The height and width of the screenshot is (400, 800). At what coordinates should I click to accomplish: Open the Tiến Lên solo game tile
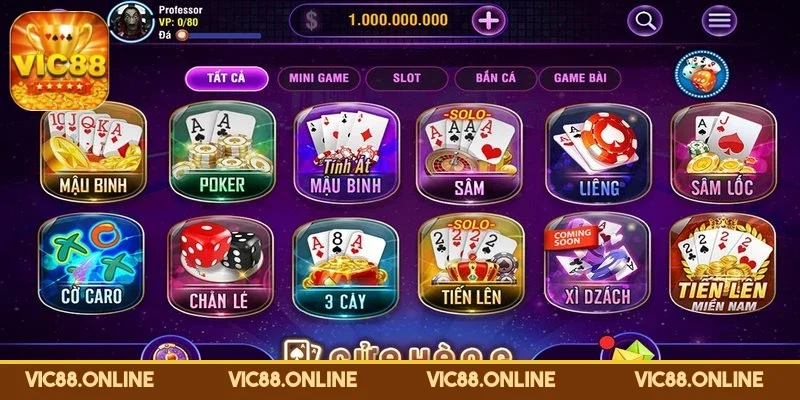467,264
